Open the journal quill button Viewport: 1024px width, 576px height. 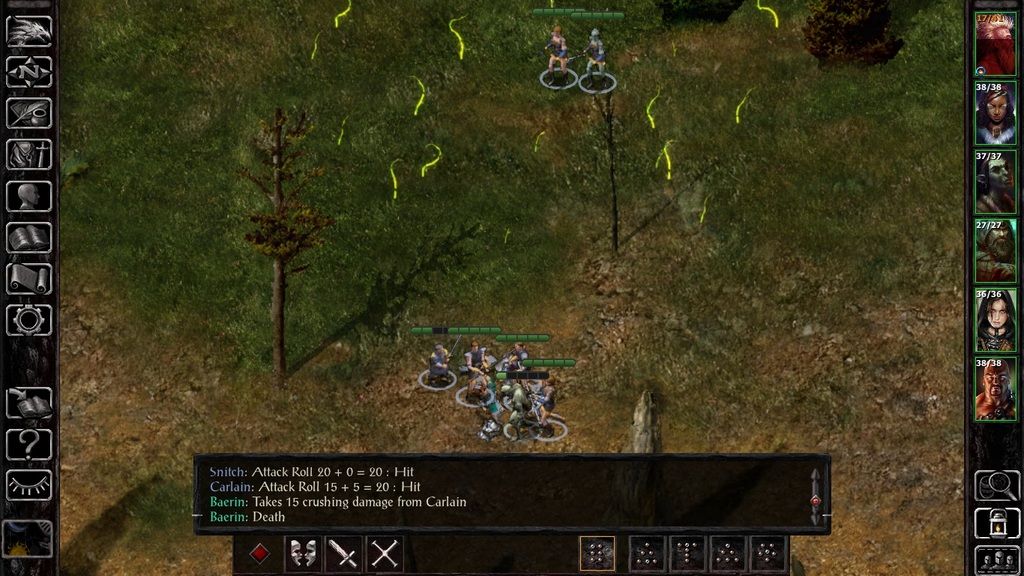click(x=29, y=114)
